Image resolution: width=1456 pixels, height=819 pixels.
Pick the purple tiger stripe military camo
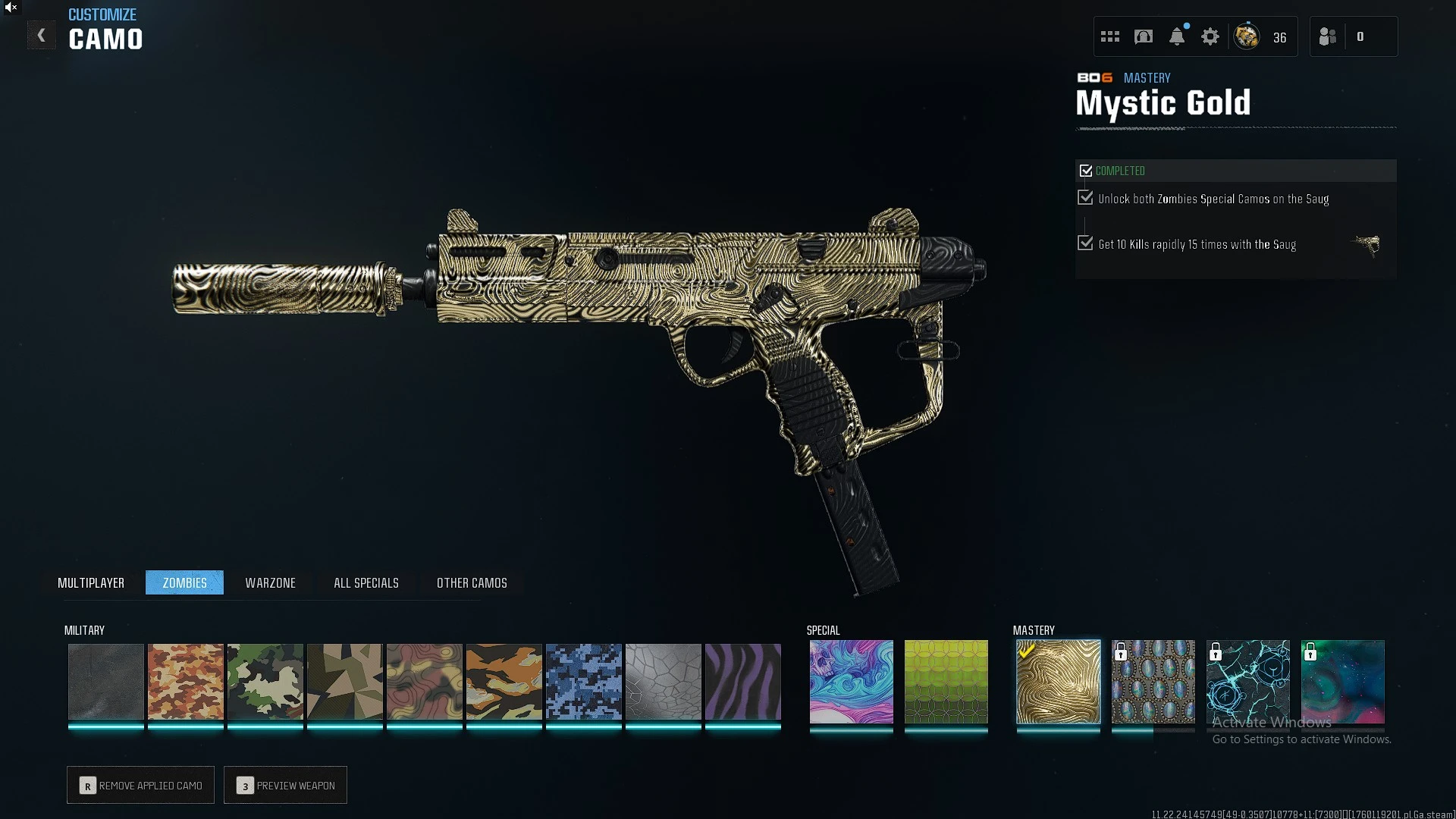(742, 681)
